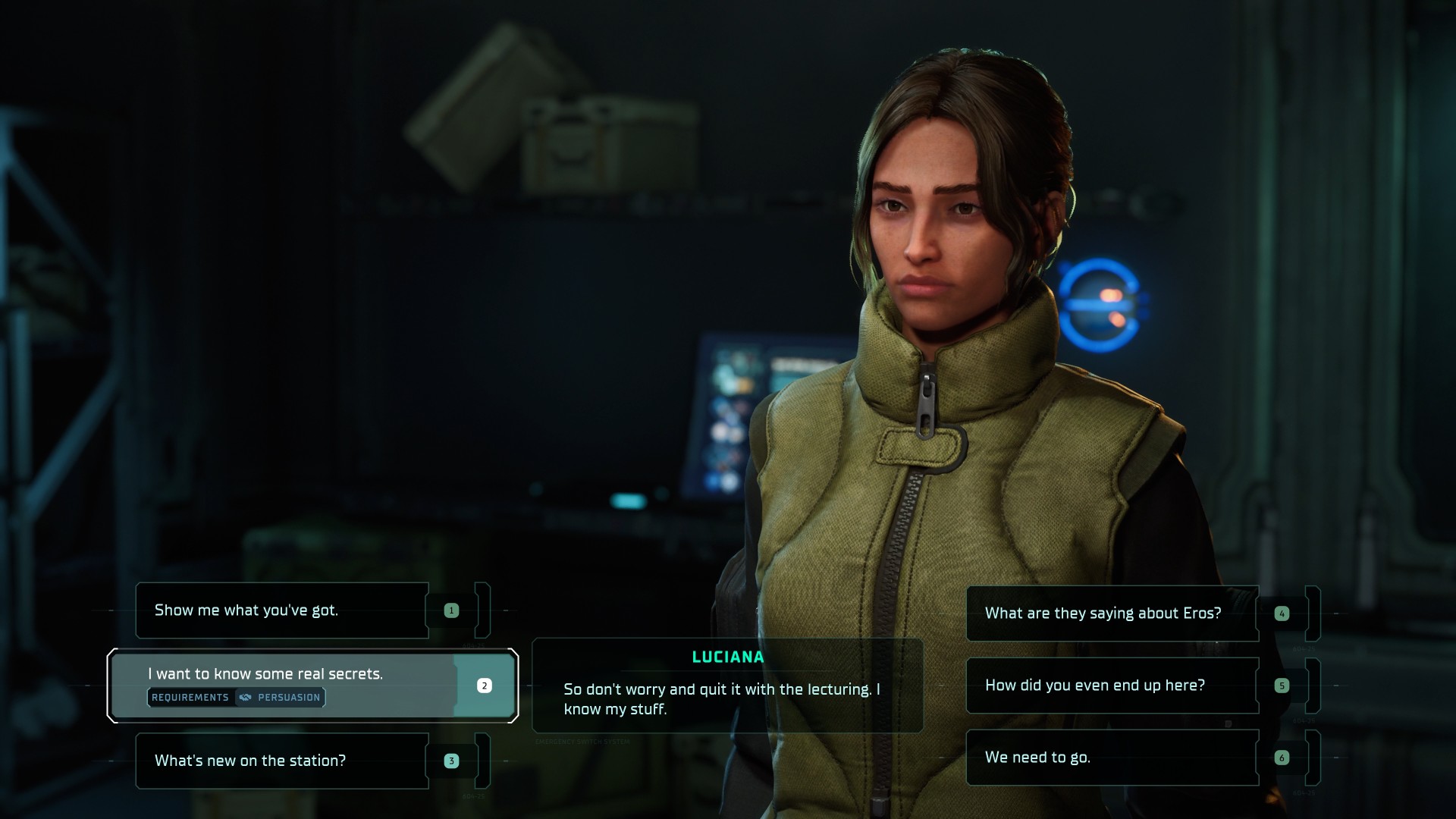This screenshot has height=819, width=1456.
Task: Pick "How did you even end up here?"
Action: coord(1112,686)
